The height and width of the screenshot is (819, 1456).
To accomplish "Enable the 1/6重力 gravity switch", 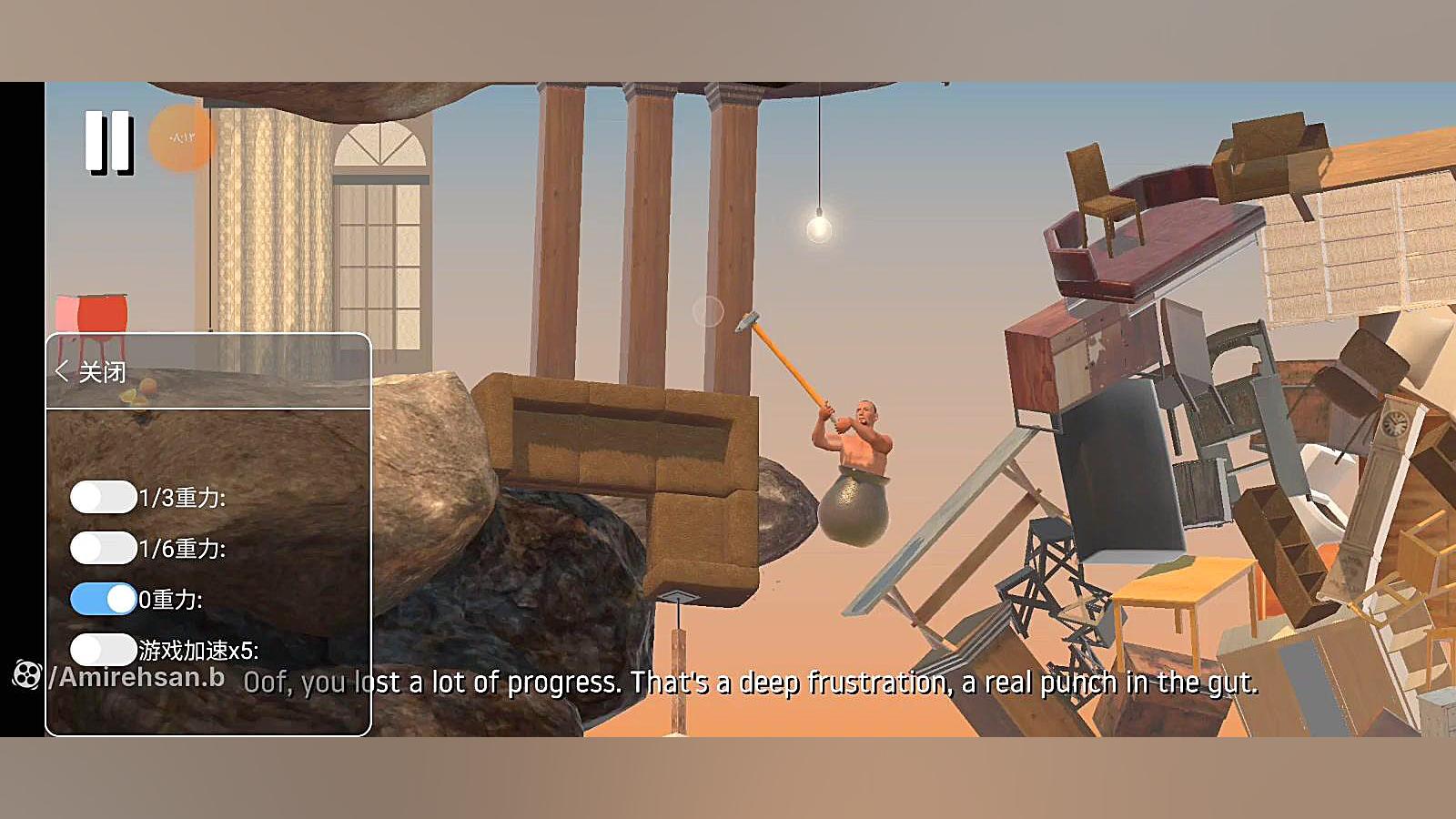I will coord(103,548).
